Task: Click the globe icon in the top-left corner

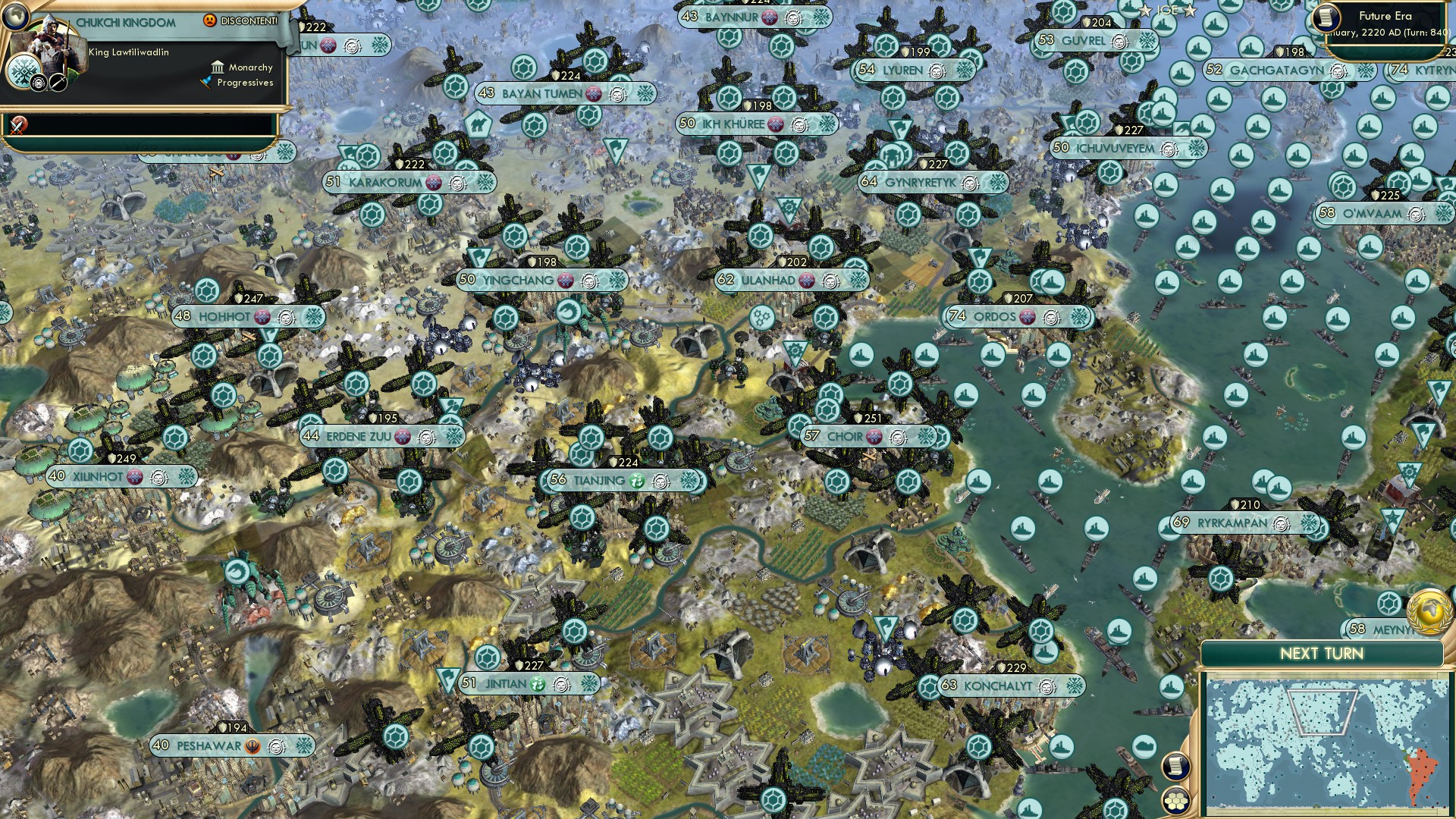Action: click(16, 17)
